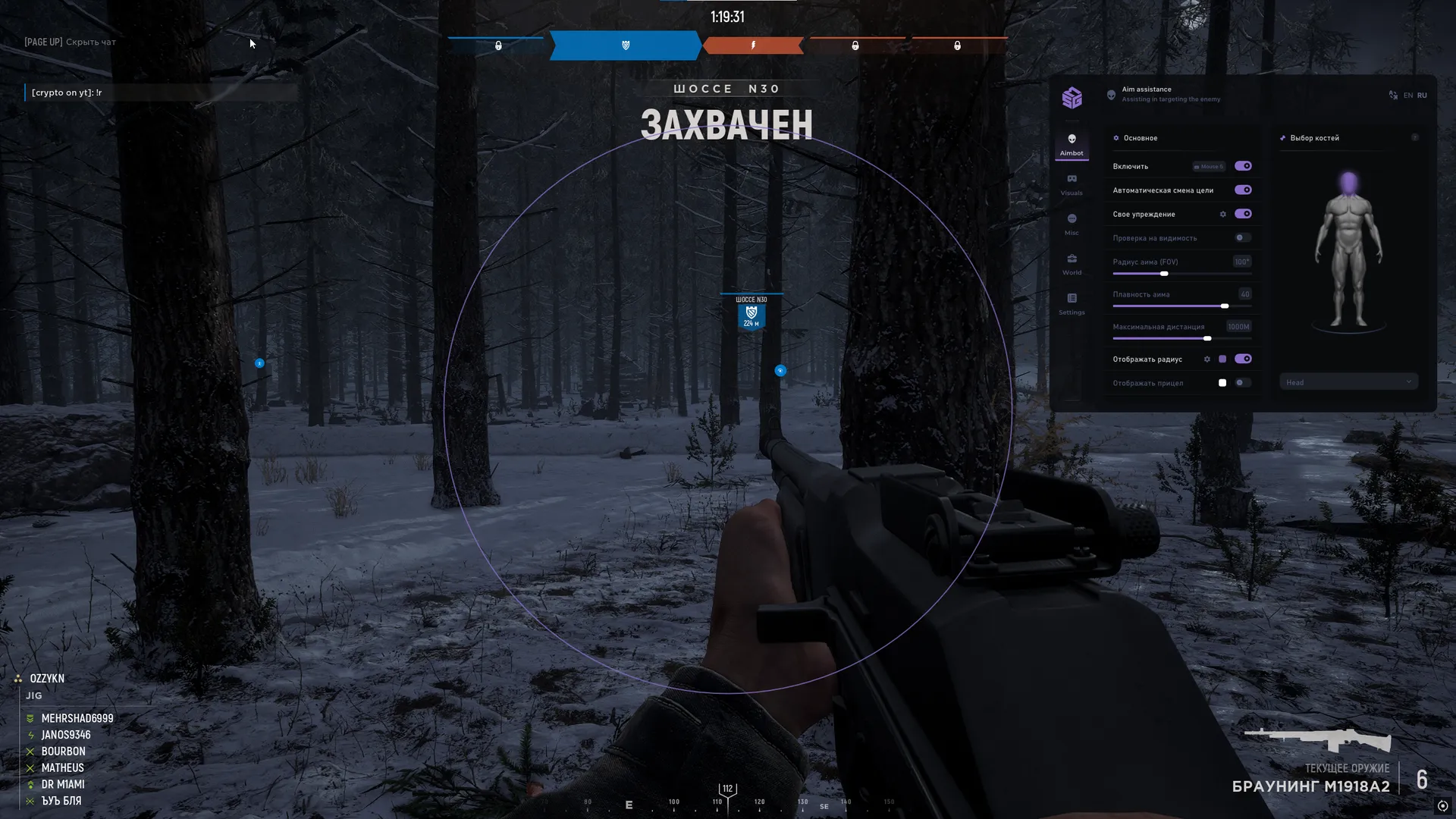1456x819 pixels.
Task: Open Отображать радиус gear options
Action: coord(1207,359)
